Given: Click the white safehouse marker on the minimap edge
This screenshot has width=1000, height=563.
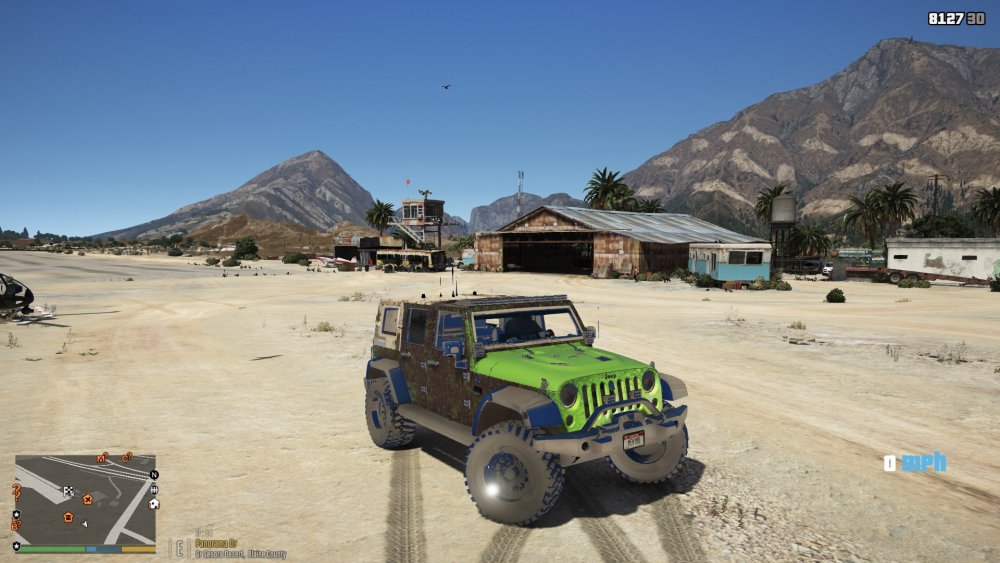Looking at the screenshot, I should coord(154,504).
